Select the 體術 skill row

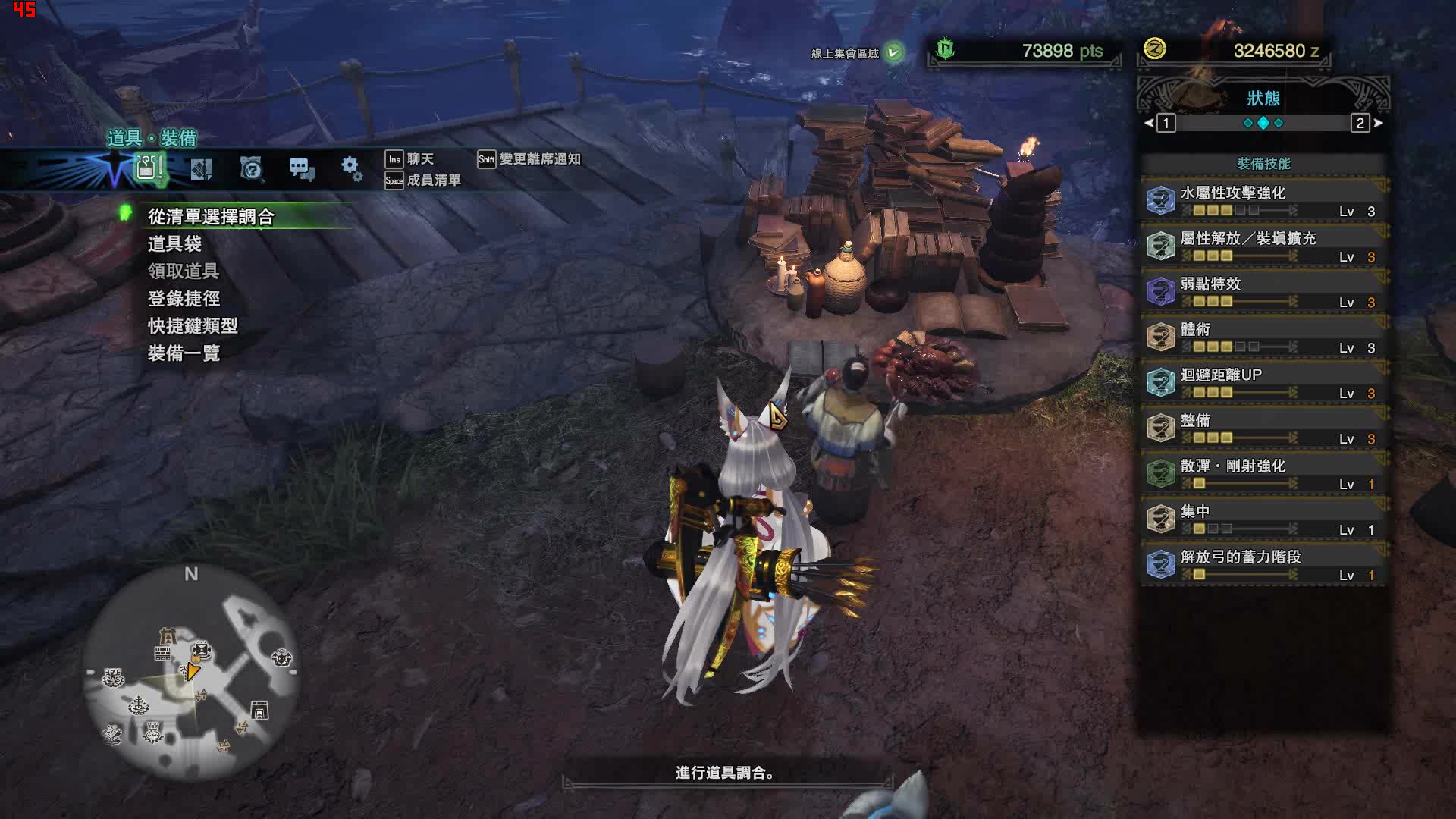pyautogui.click(x=1263, y=337)
